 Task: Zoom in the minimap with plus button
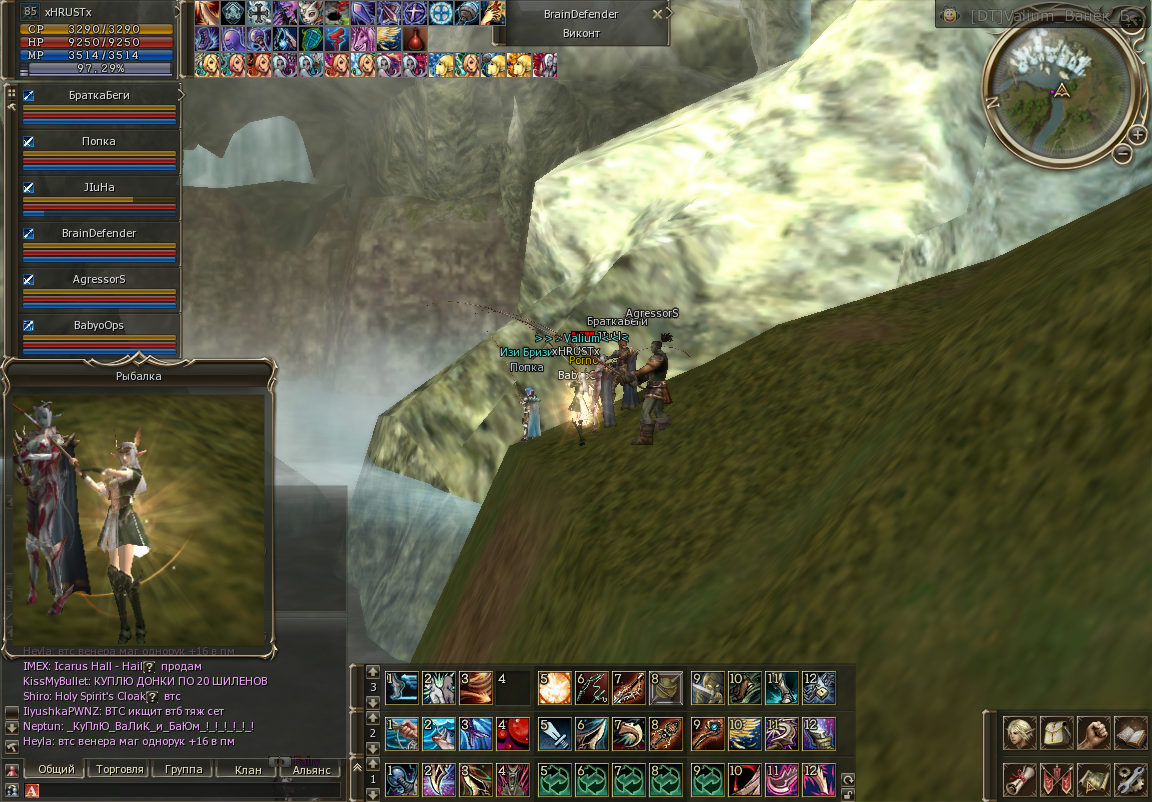1137,135
